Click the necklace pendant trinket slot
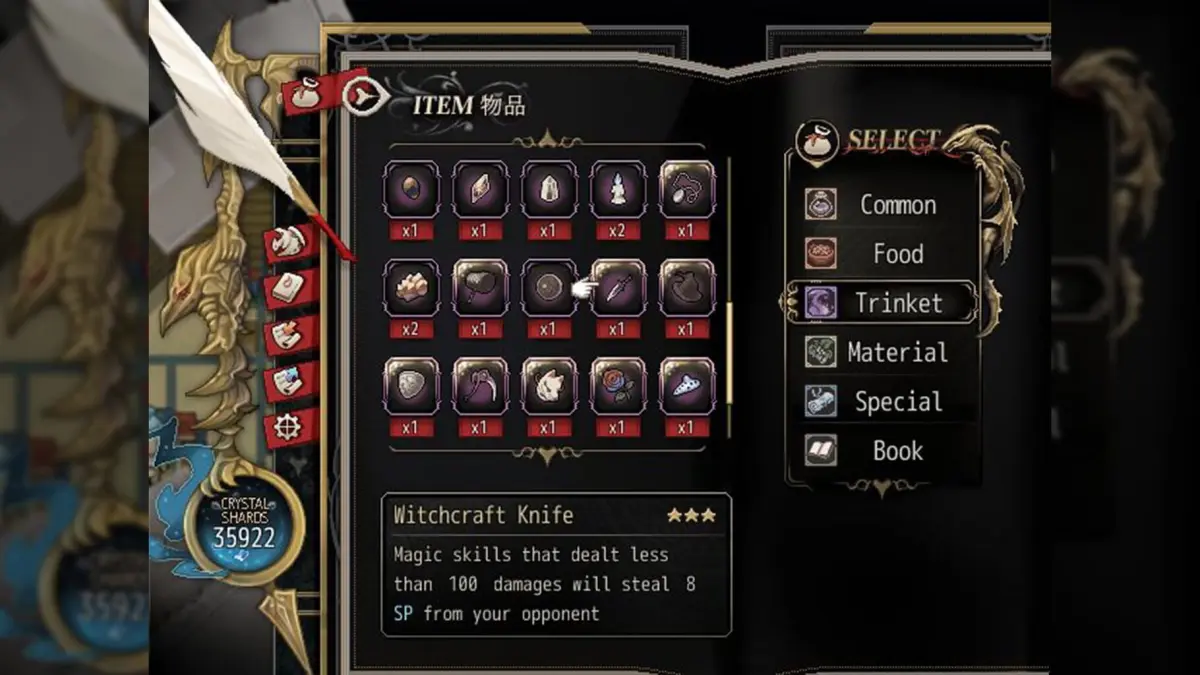This screenshot has width=1200, height=675. pyautogui.click(x=687, y=188)
